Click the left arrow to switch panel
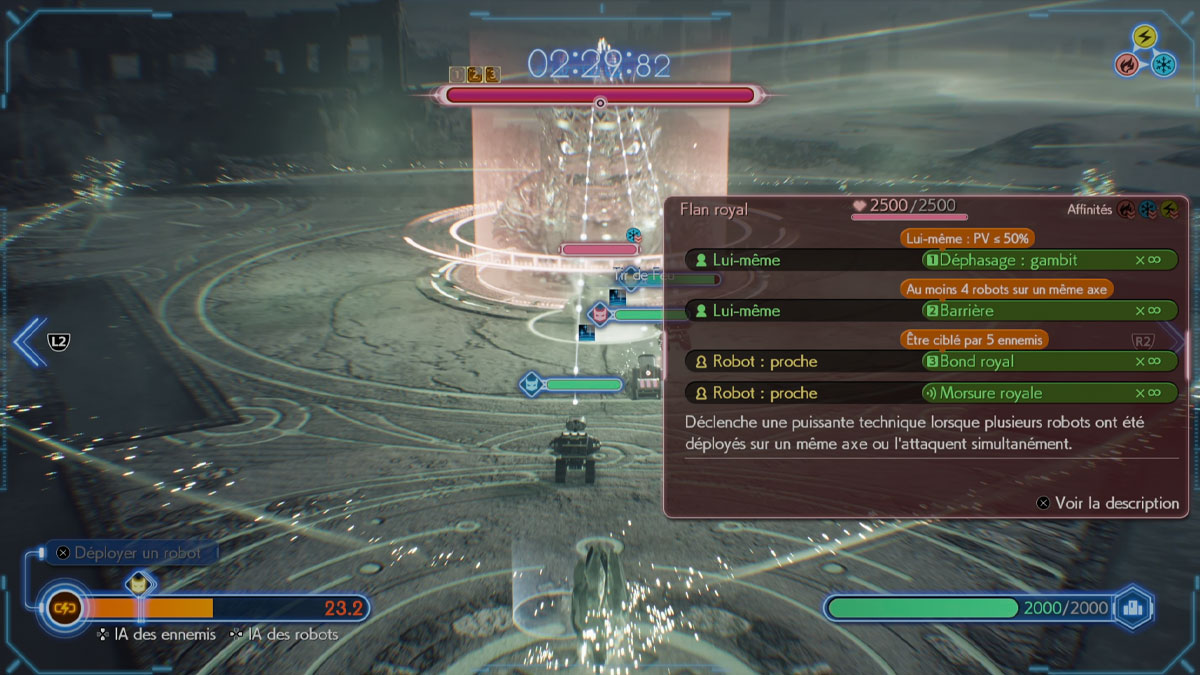Viewport: 1200px width, 675px height. [x=29, y=342]
